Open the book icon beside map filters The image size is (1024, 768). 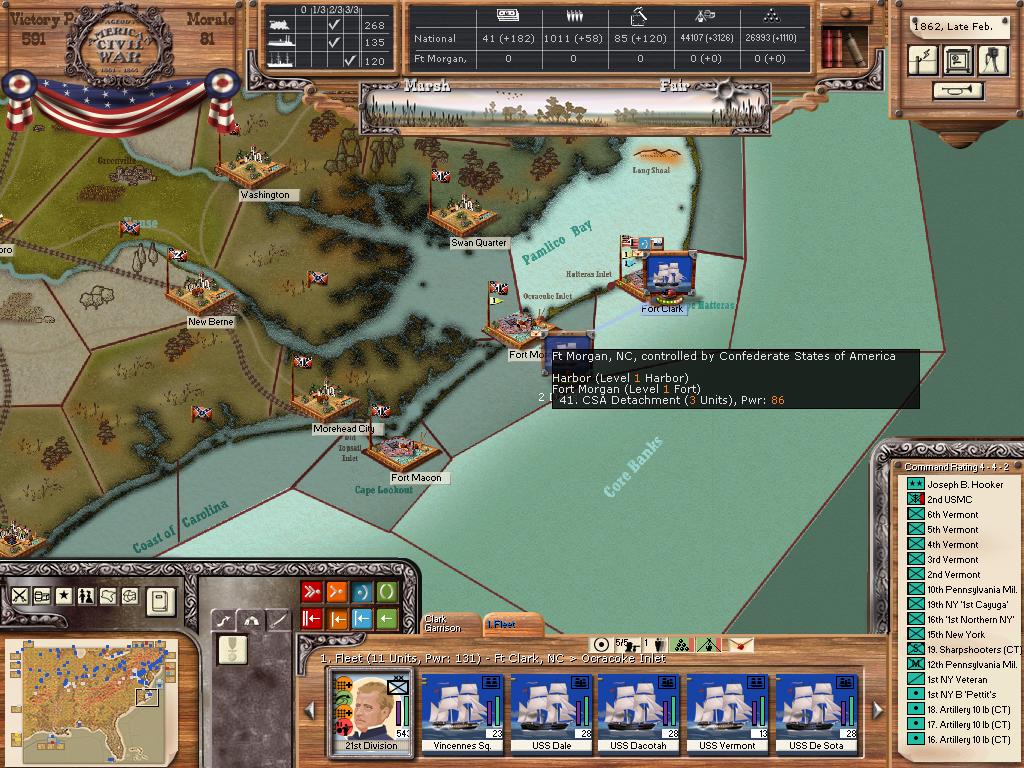tap(160, 601)
